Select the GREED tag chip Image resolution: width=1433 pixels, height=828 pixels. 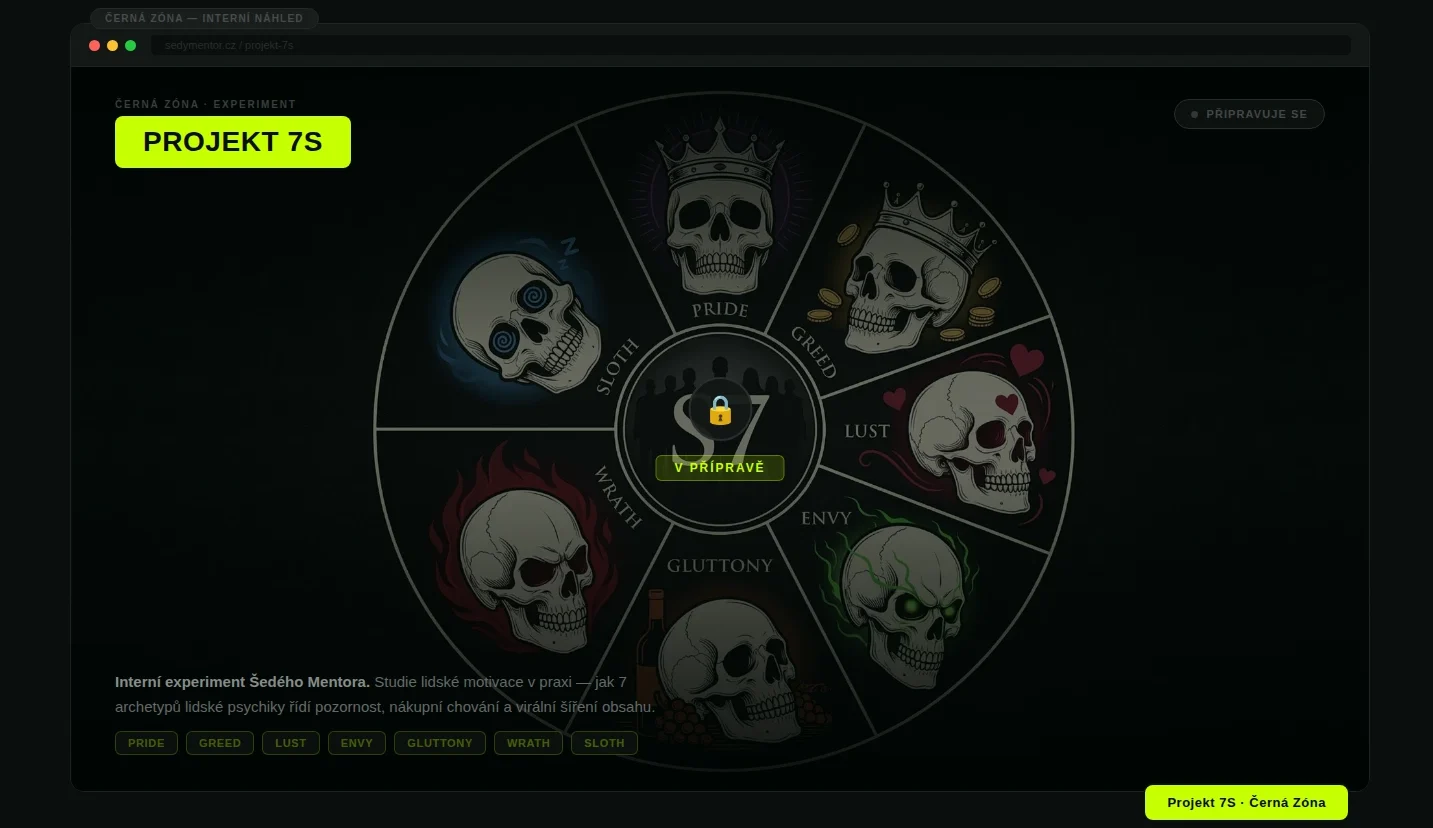220,743
